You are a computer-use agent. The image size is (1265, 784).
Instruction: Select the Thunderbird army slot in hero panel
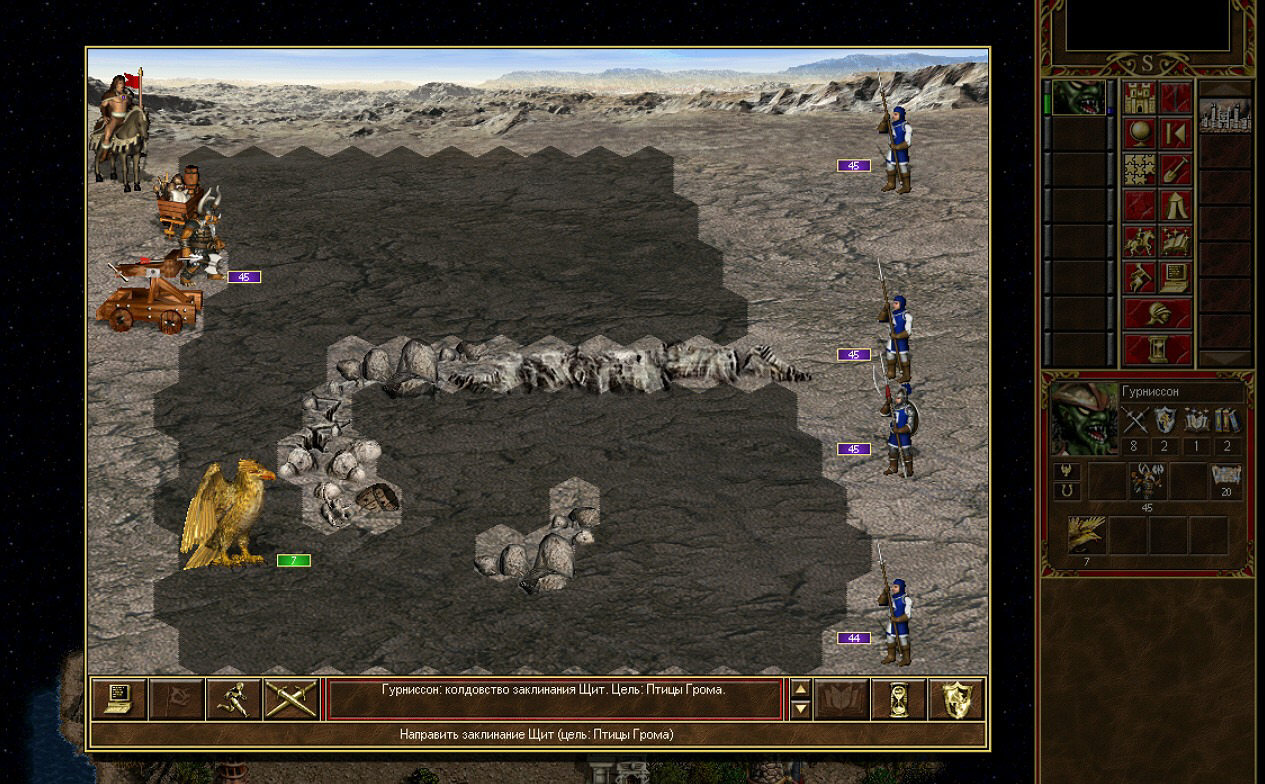(1087, 536)
